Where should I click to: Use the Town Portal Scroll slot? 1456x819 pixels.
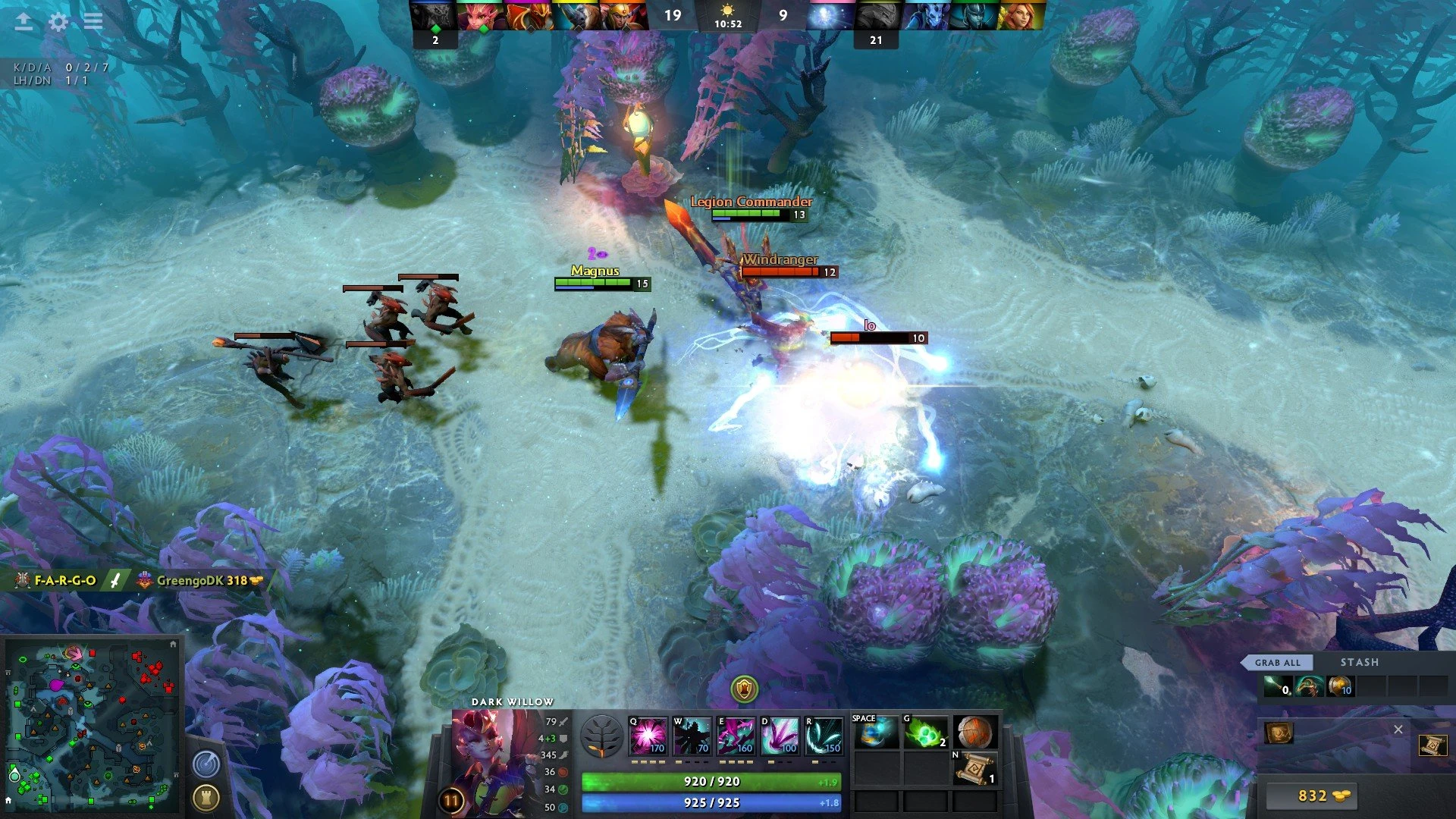[x=974, y=770]
